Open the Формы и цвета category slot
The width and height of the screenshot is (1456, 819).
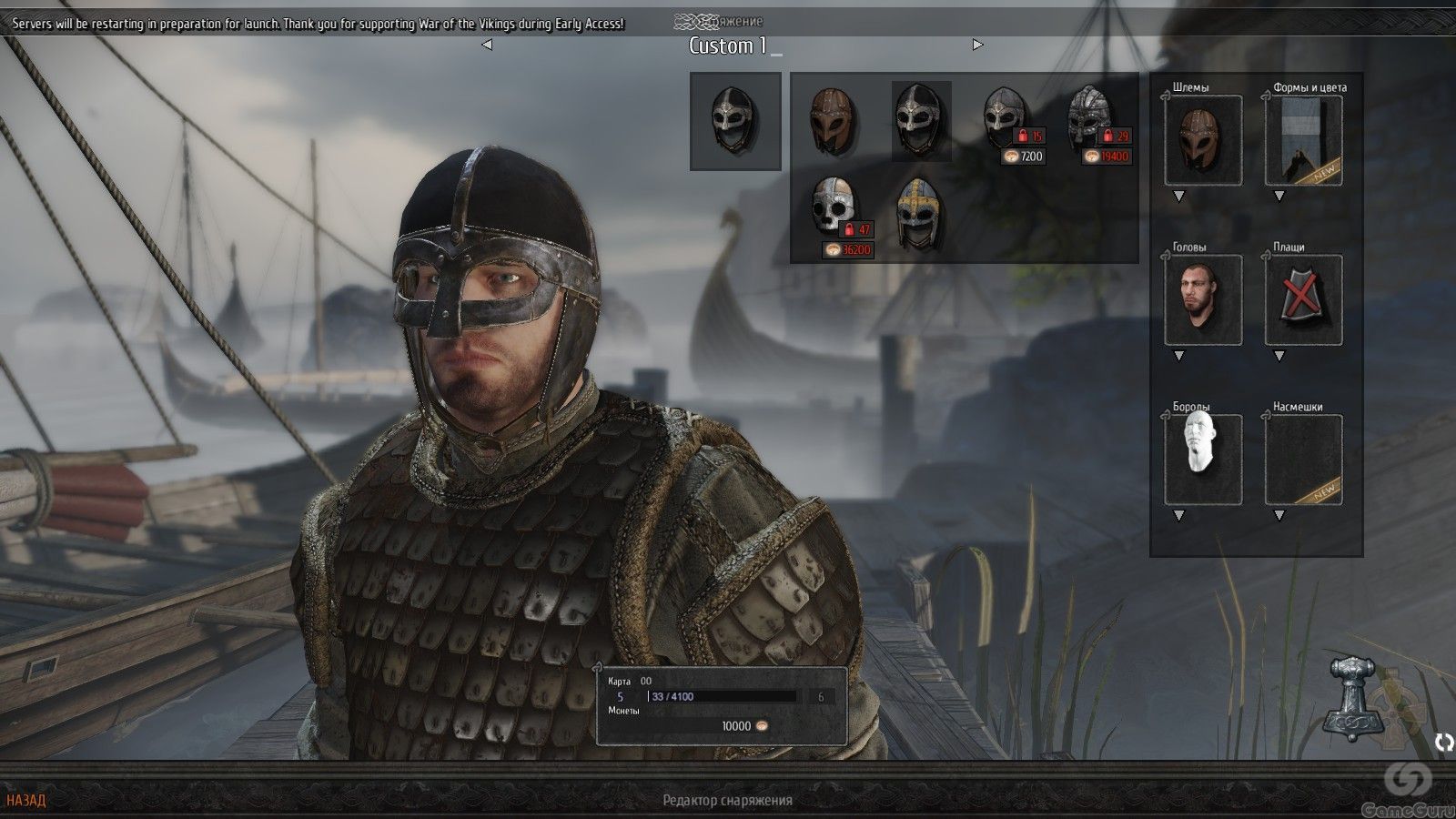(1303, 141)
